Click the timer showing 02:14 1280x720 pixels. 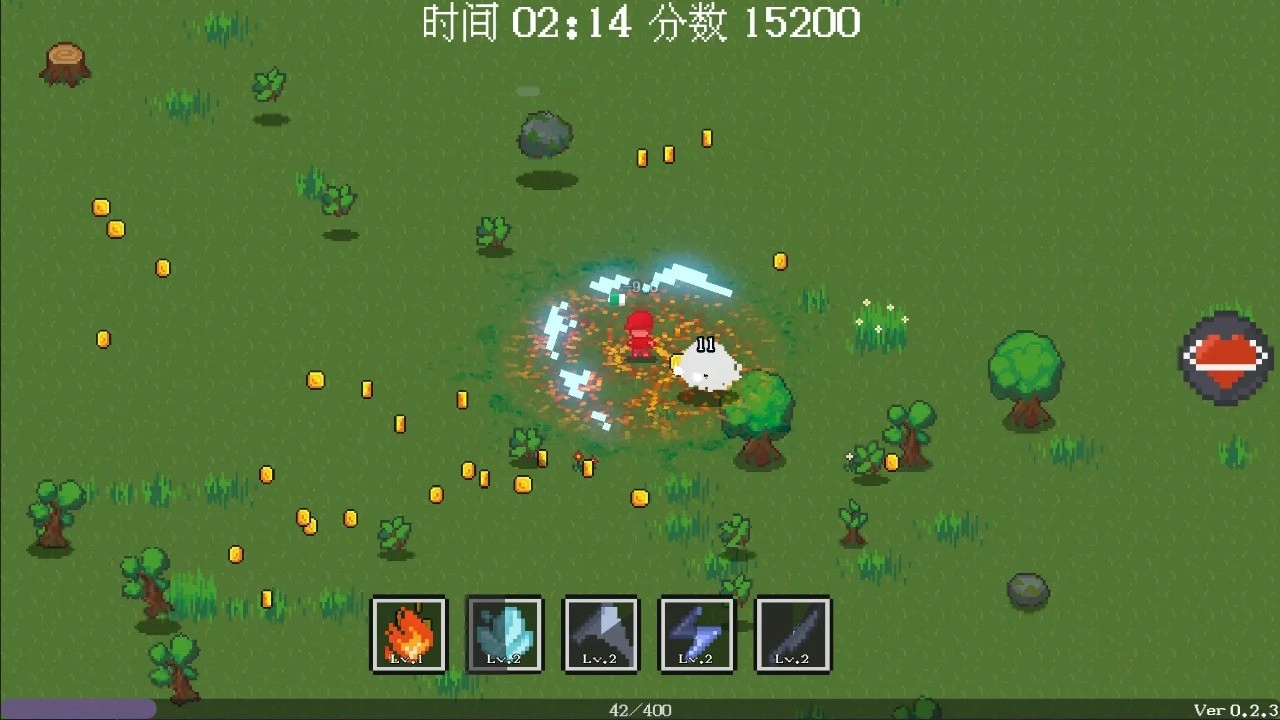click(573, 23)
